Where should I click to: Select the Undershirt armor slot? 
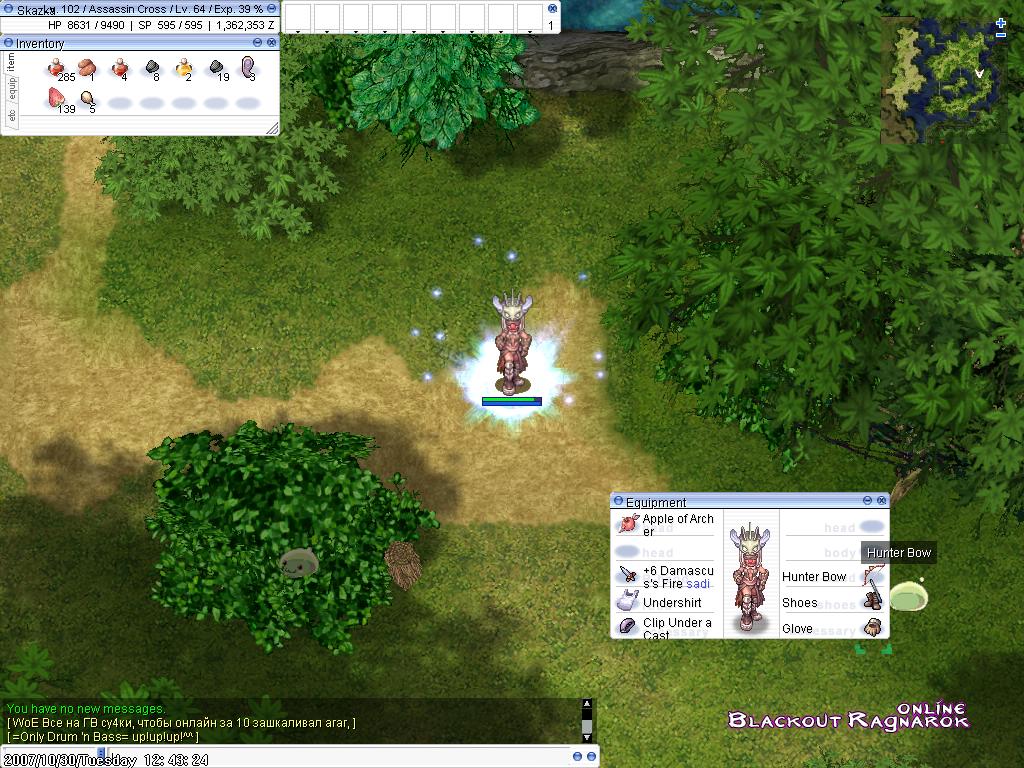628,602
